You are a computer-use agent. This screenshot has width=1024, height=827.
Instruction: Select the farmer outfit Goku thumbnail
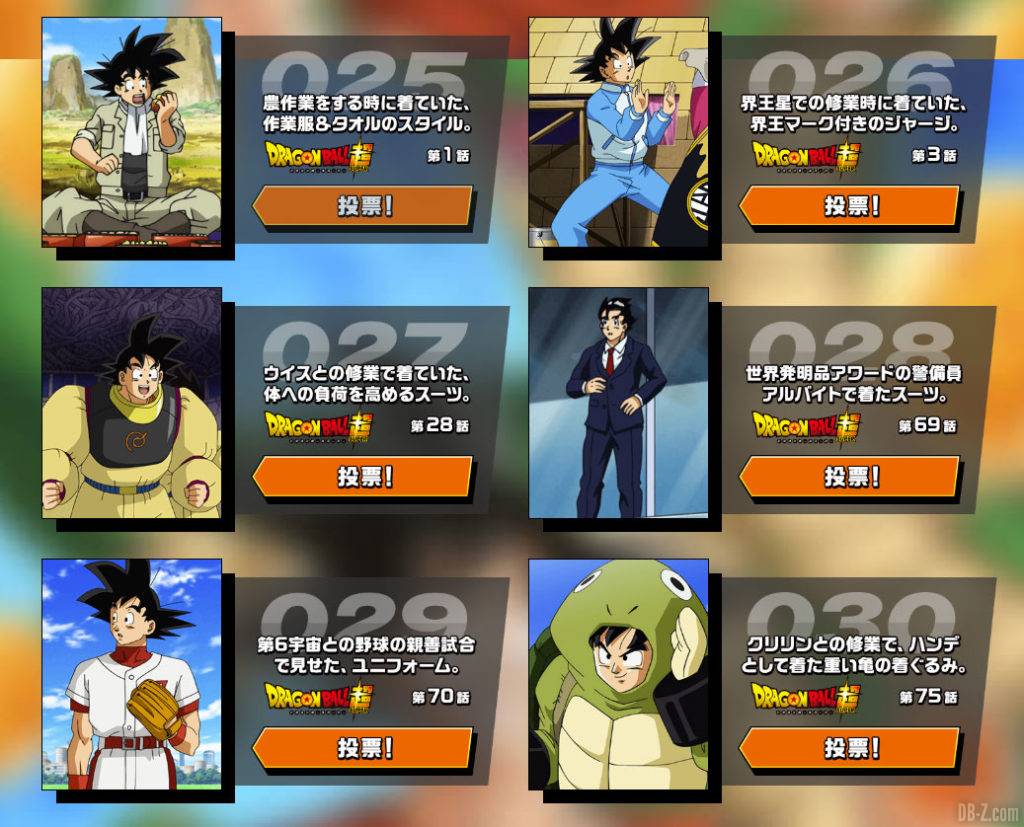[x=131, y=132]
